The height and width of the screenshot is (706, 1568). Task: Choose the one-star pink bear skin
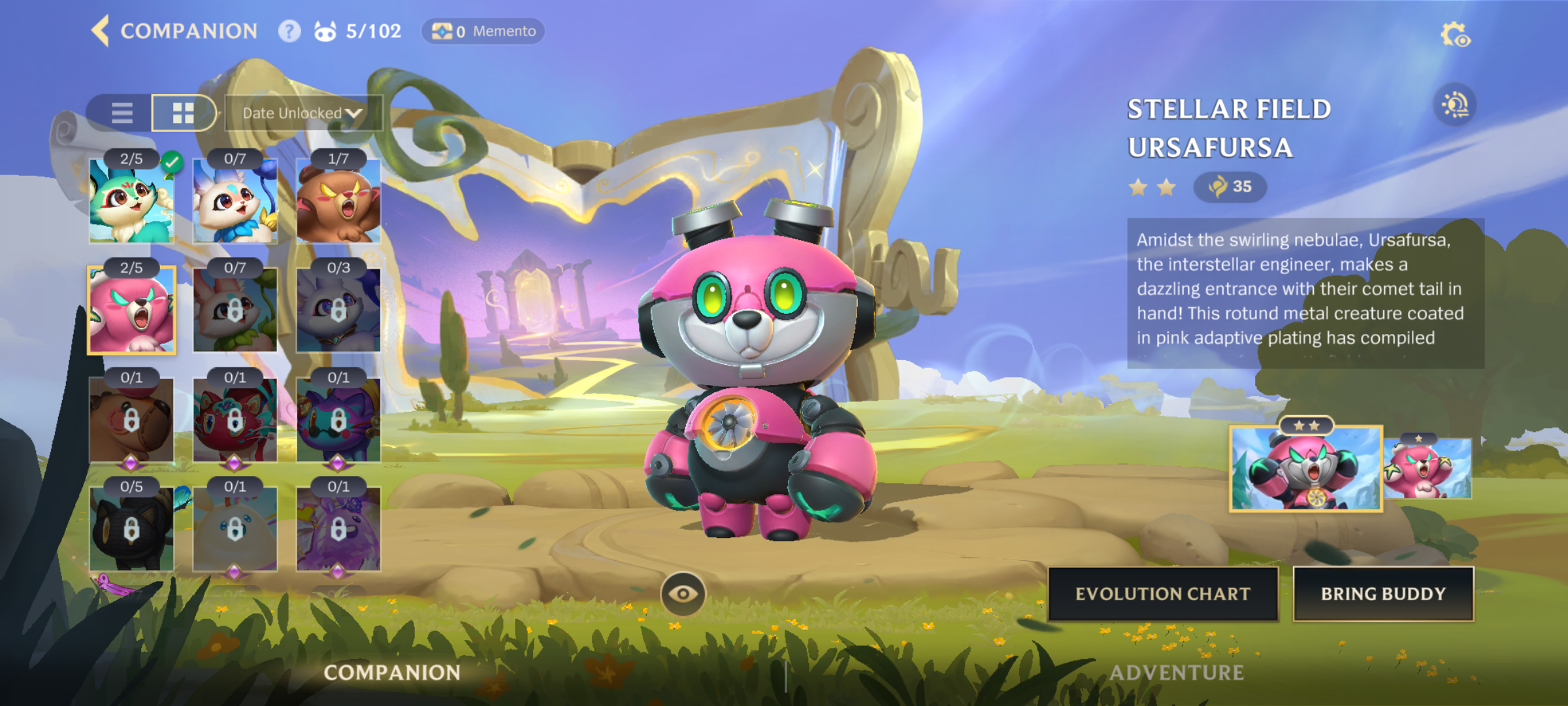tap(1428, 469)
